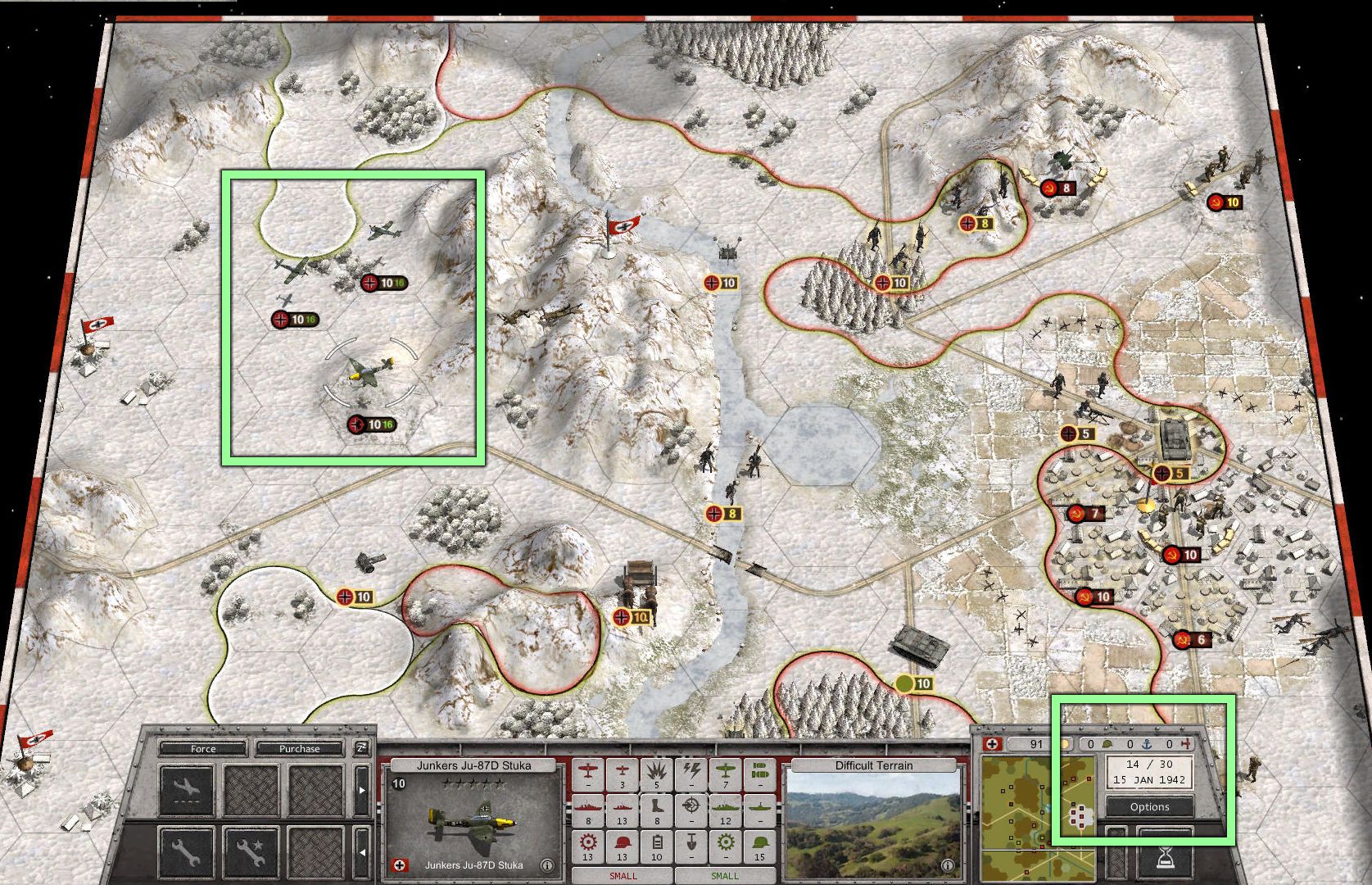This screenshot has width=1372, height=885.
Task: Open the Force panel
Action: click(202, 748)
